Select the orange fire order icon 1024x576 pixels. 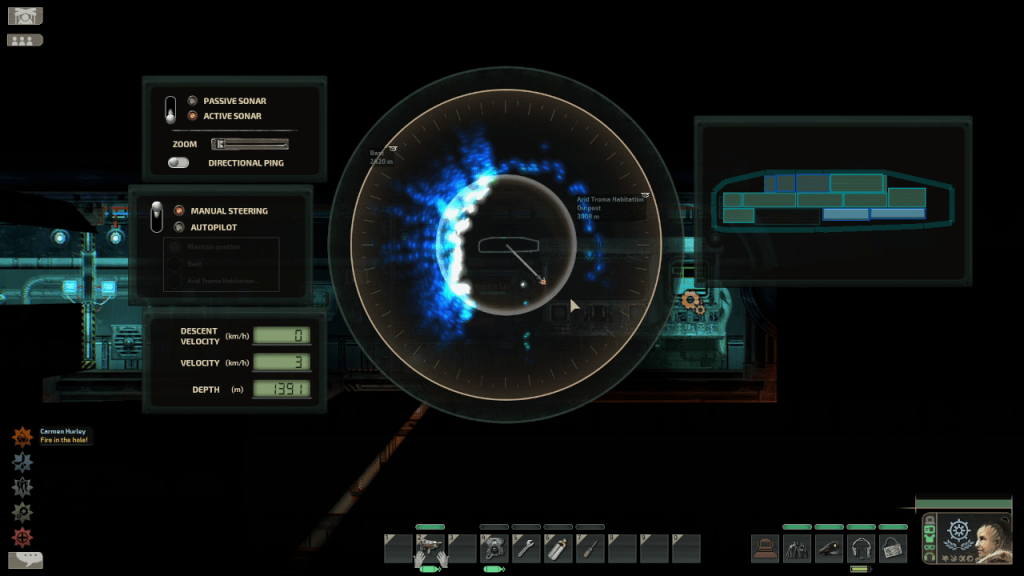tap(22, 437)
